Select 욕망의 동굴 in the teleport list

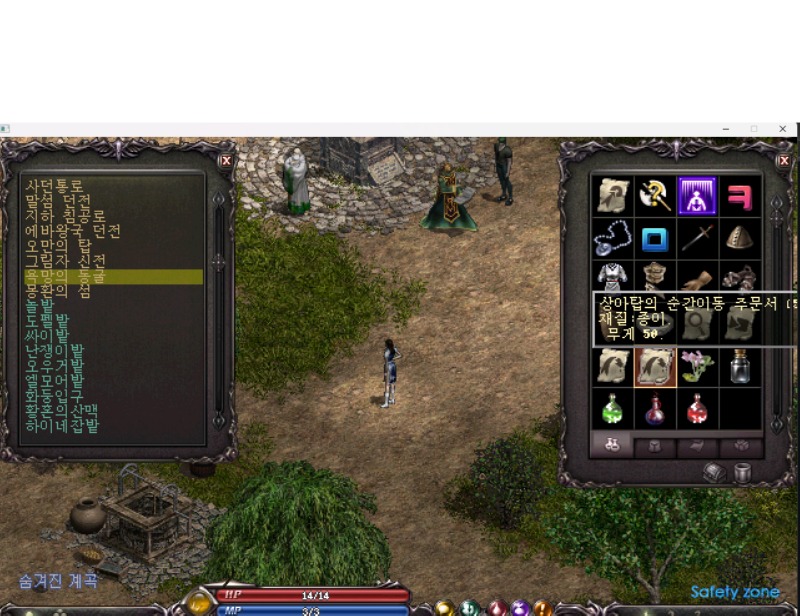pyautogui.click(x=71, y=276)
